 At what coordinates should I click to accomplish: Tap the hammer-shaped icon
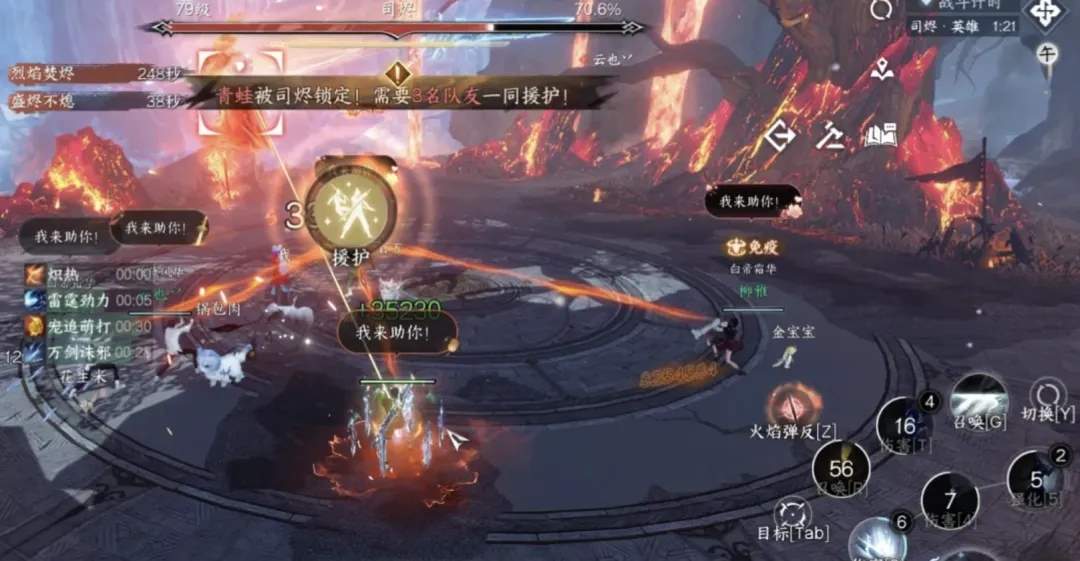click(x=829, y=136)
